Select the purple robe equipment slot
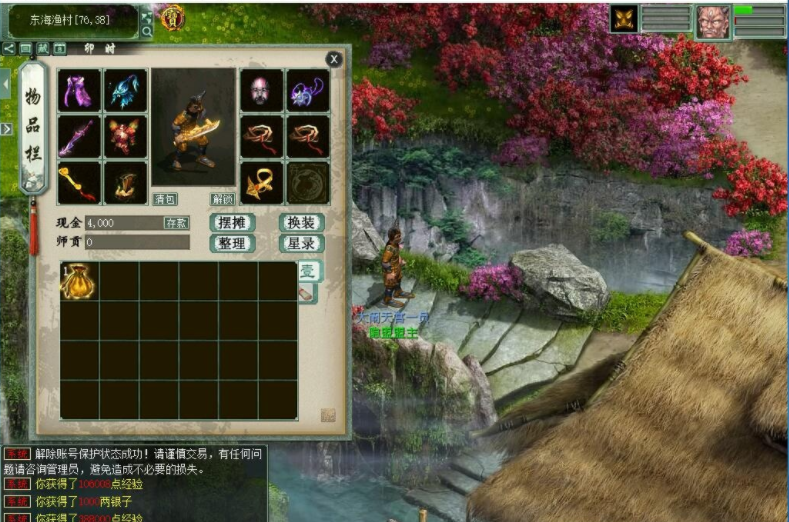This screenshot has width=789, height=522. pyautogui.click(x=79, y=90)
